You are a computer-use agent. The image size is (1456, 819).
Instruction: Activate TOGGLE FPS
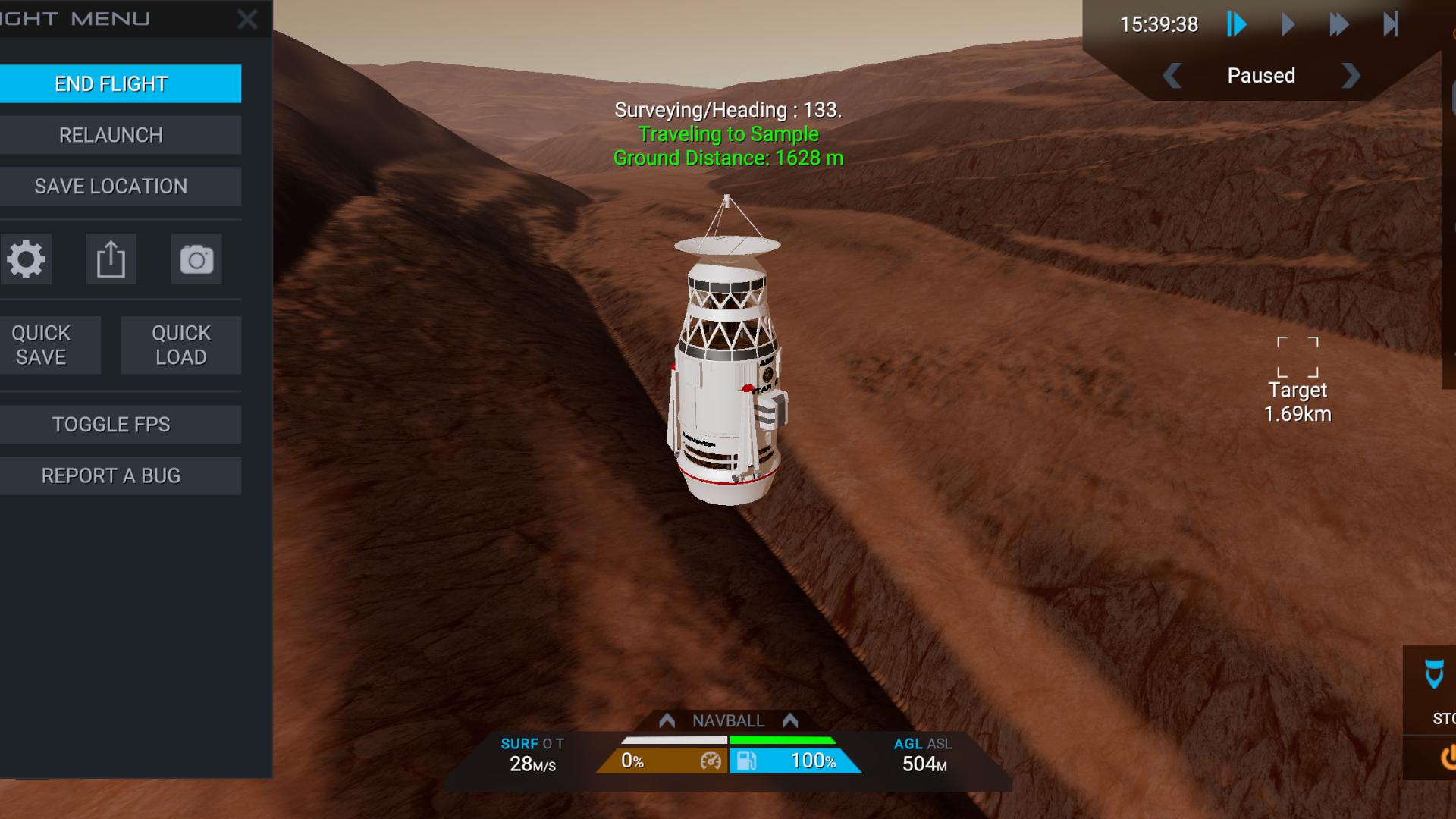[111, 425]
